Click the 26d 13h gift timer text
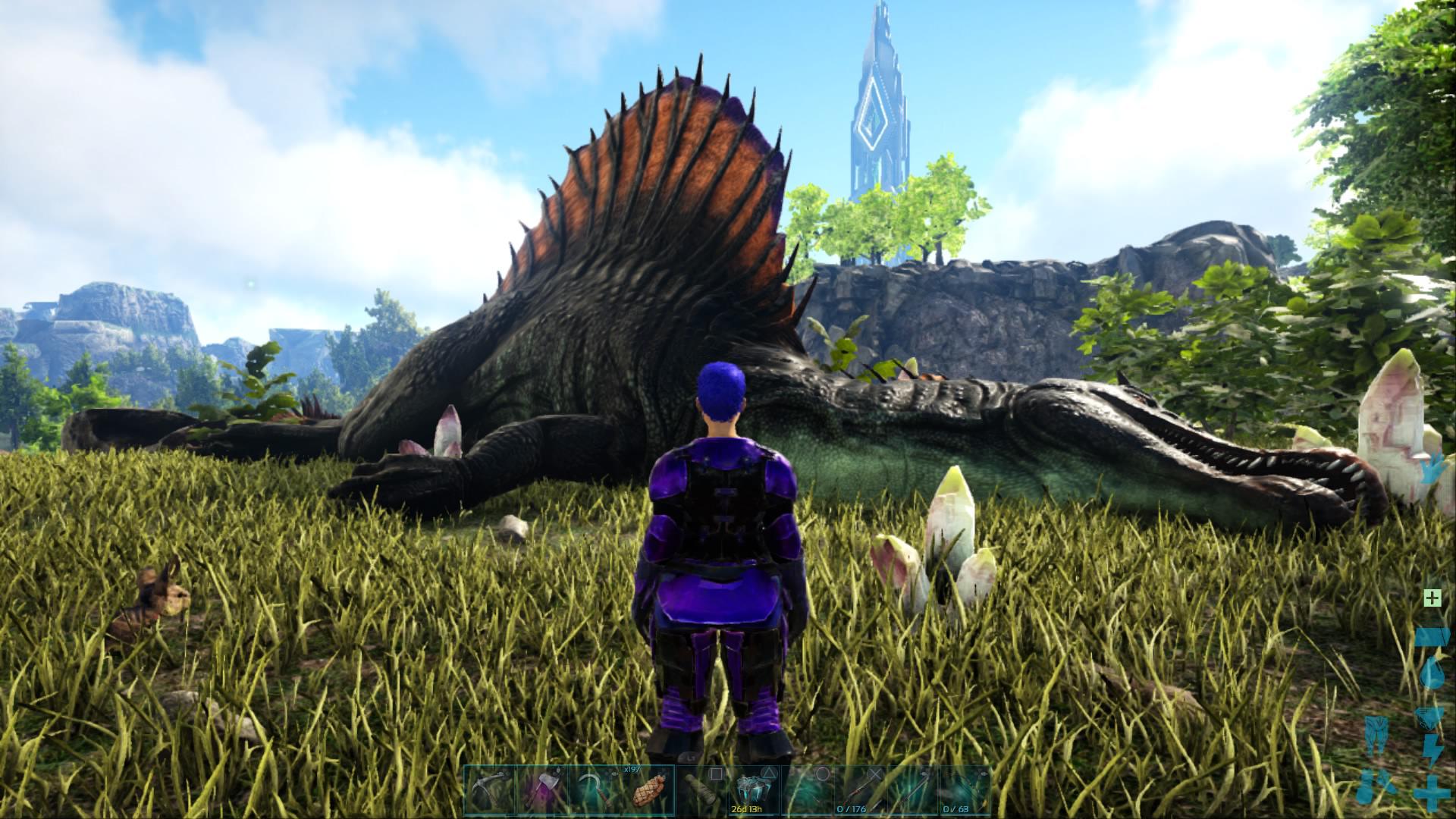The height and width of the screenshot is (819, 1456). tap(746, 810)
